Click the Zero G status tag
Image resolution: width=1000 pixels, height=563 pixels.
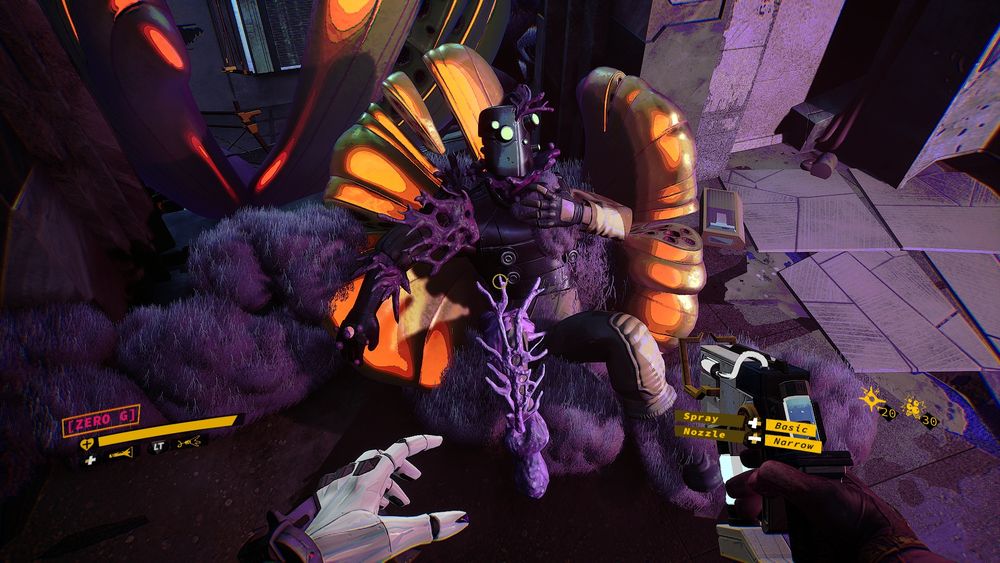tap(100, 418)
